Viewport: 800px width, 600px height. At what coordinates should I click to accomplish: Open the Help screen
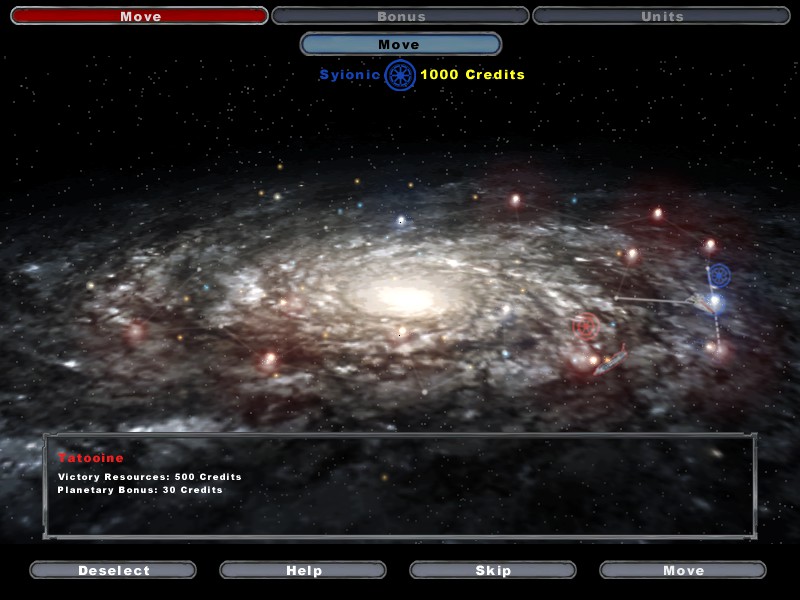pyautogui.click(x=303, y=570)
